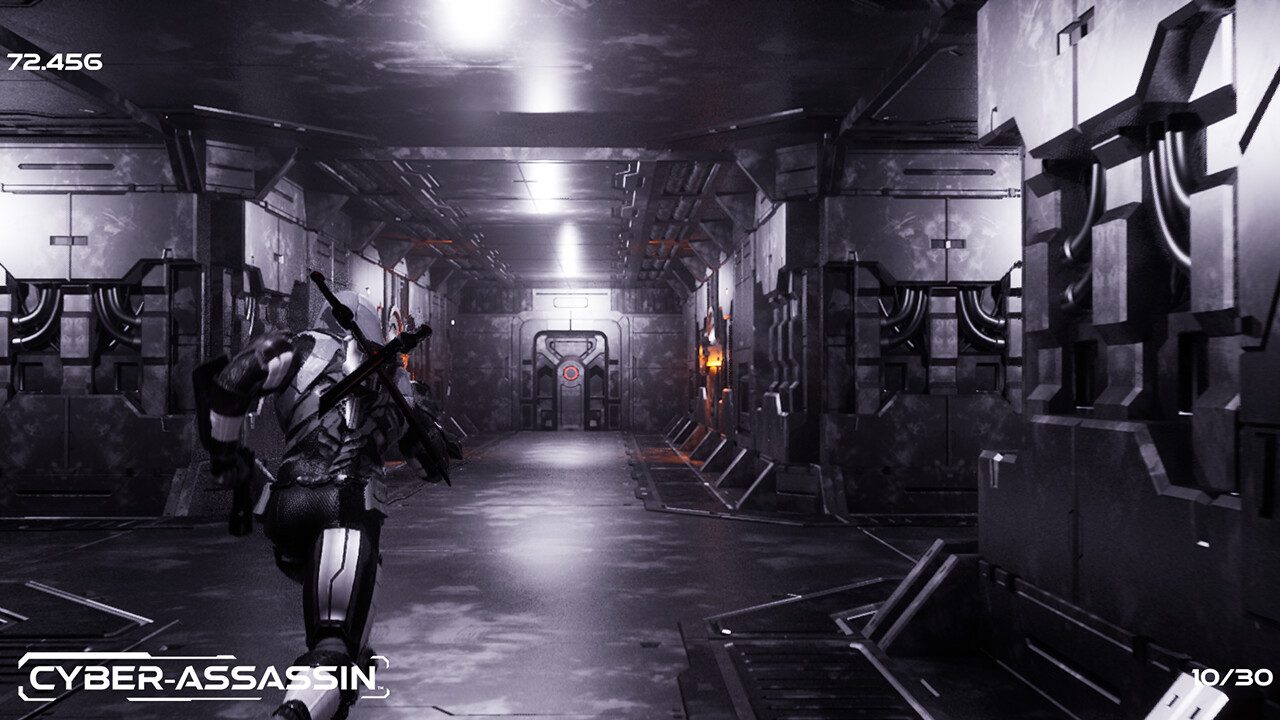Select the CYBER-ASSASSIN title label
This screenshot has width=1280, height=720.
tap(200, 676)
